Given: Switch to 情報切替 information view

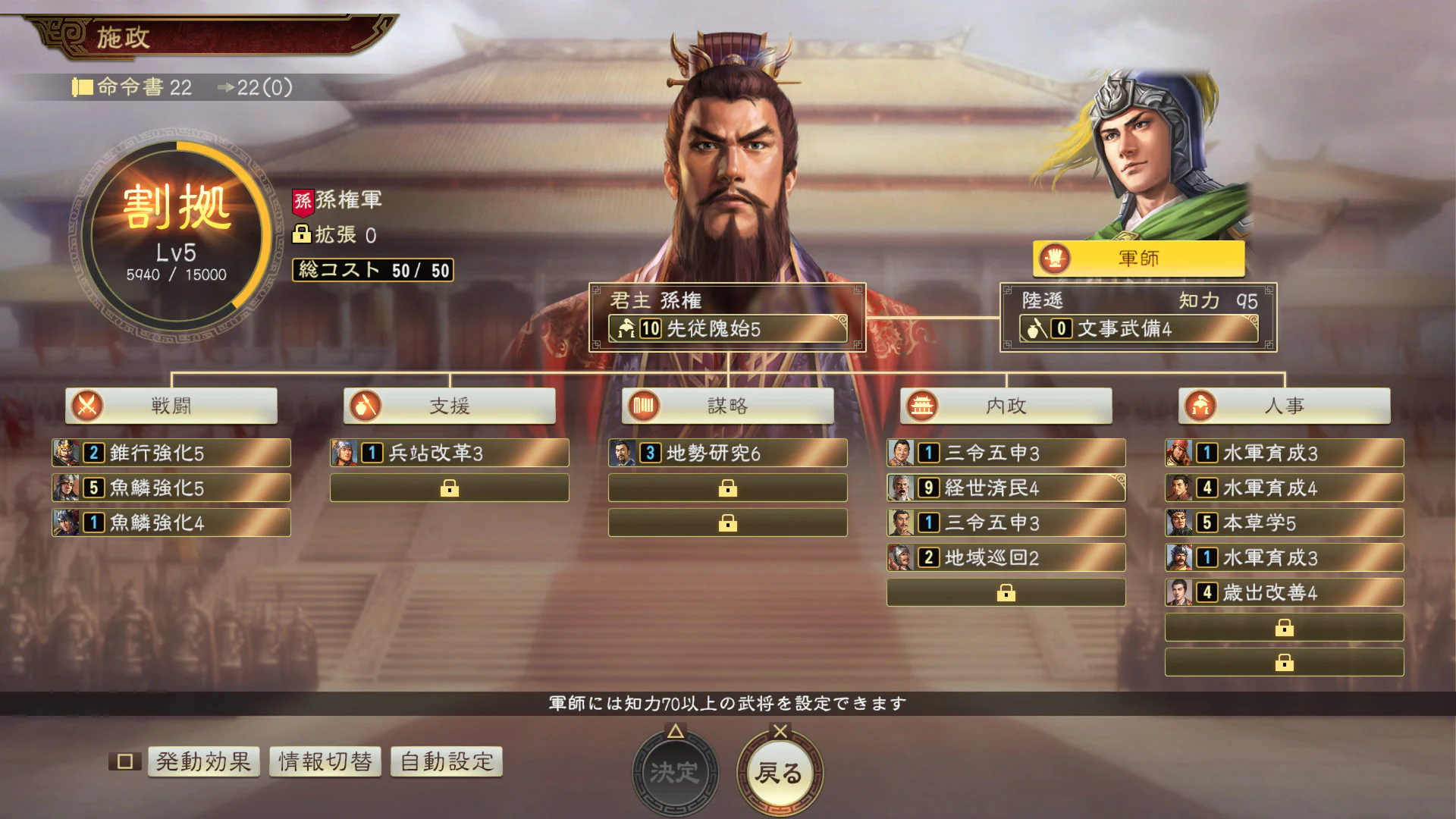Looking at the screenshot, I should [326, 761].
